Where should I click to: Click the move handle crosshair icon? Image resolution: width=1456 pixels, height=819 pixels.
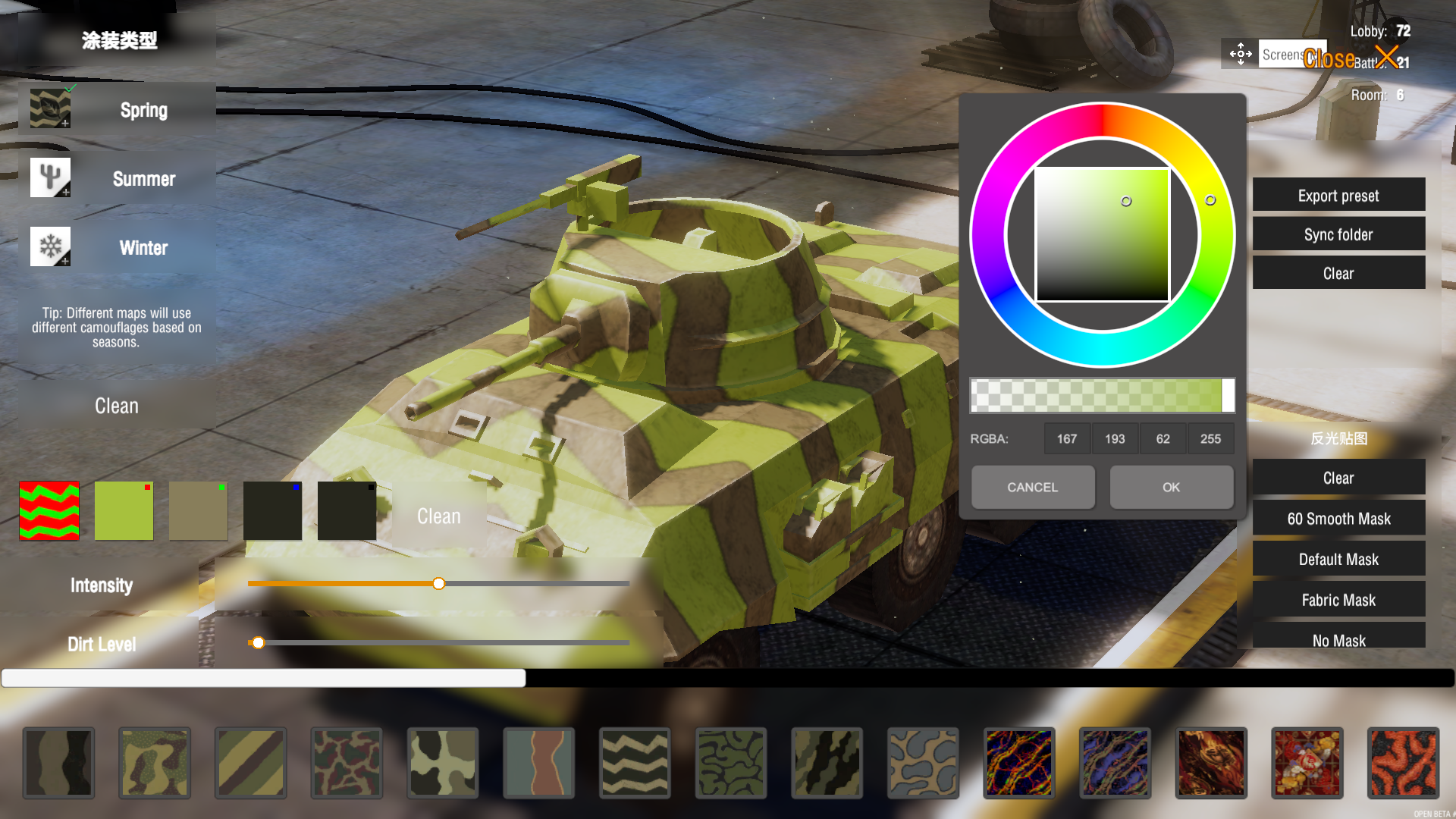(x=1240, y=54)
